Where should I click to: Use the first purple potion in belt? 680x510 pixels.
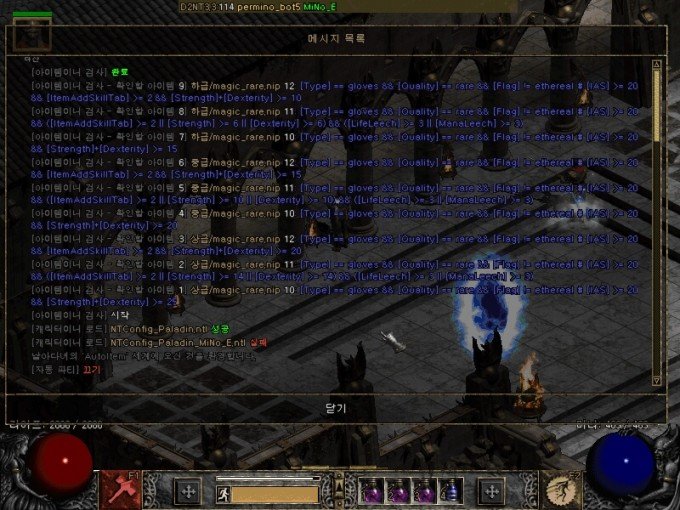click(x=372, y=491)
